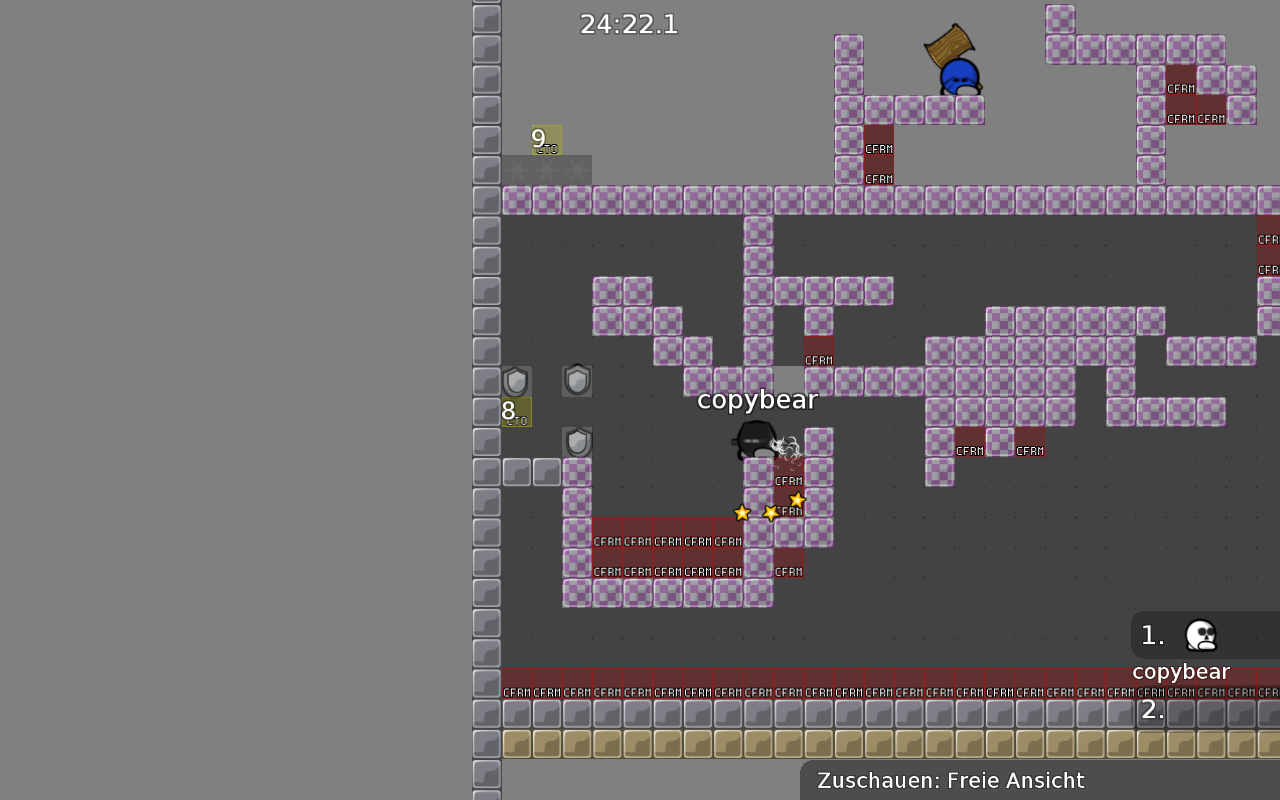Image resolution: width=1280 pixels, height=800 pixels.
Task: Select the skull avatar on the scoreboard
Action: tap(1200, 635)
